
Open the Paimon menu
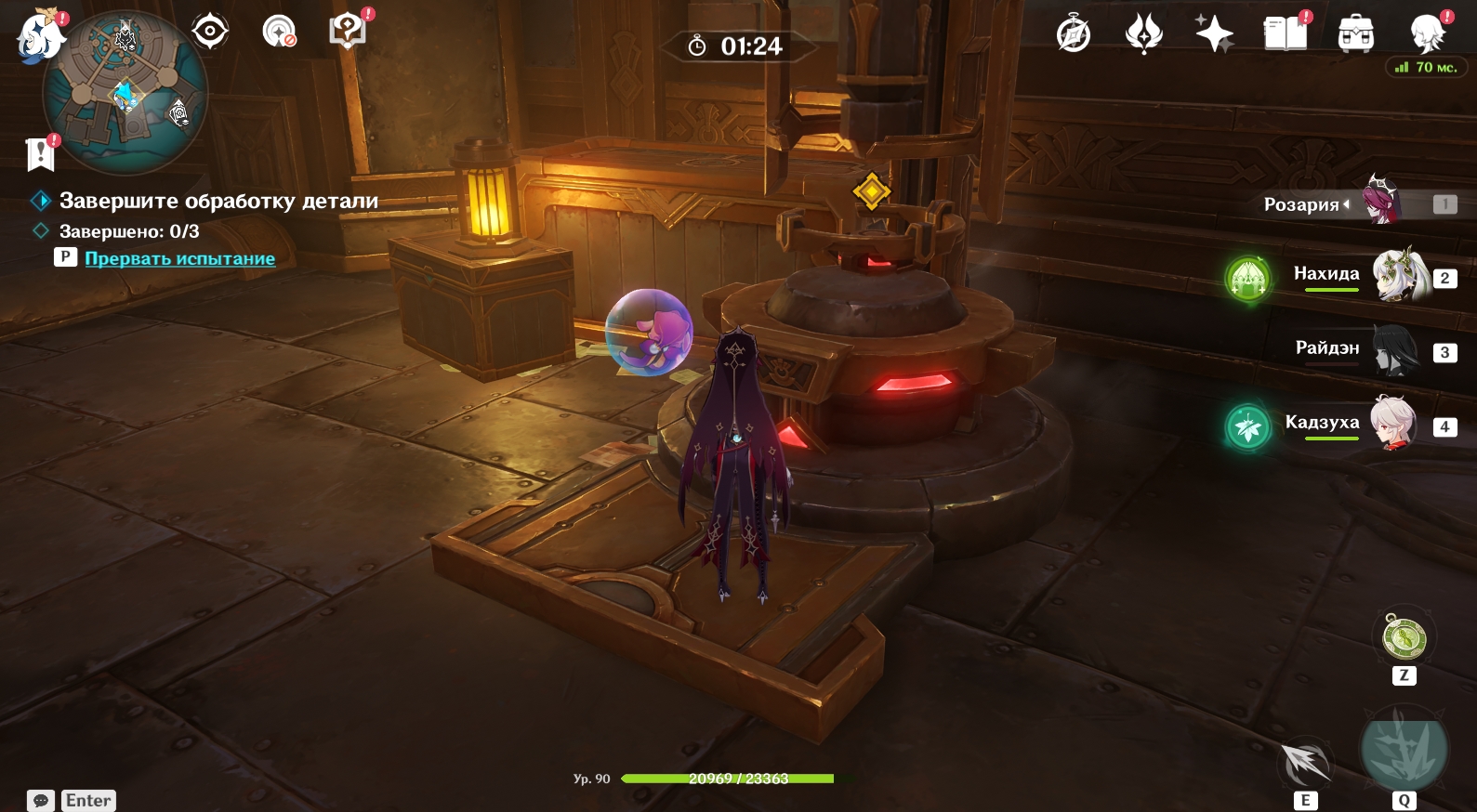coord(39,37)
